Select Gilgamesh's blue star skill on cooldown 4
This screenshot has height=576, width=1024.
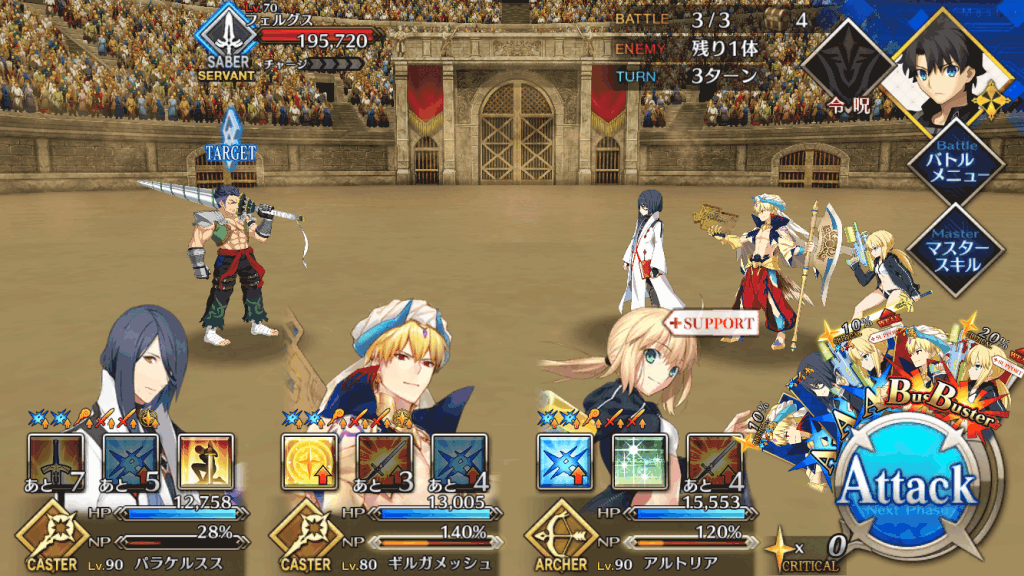(x=460, y=461)
